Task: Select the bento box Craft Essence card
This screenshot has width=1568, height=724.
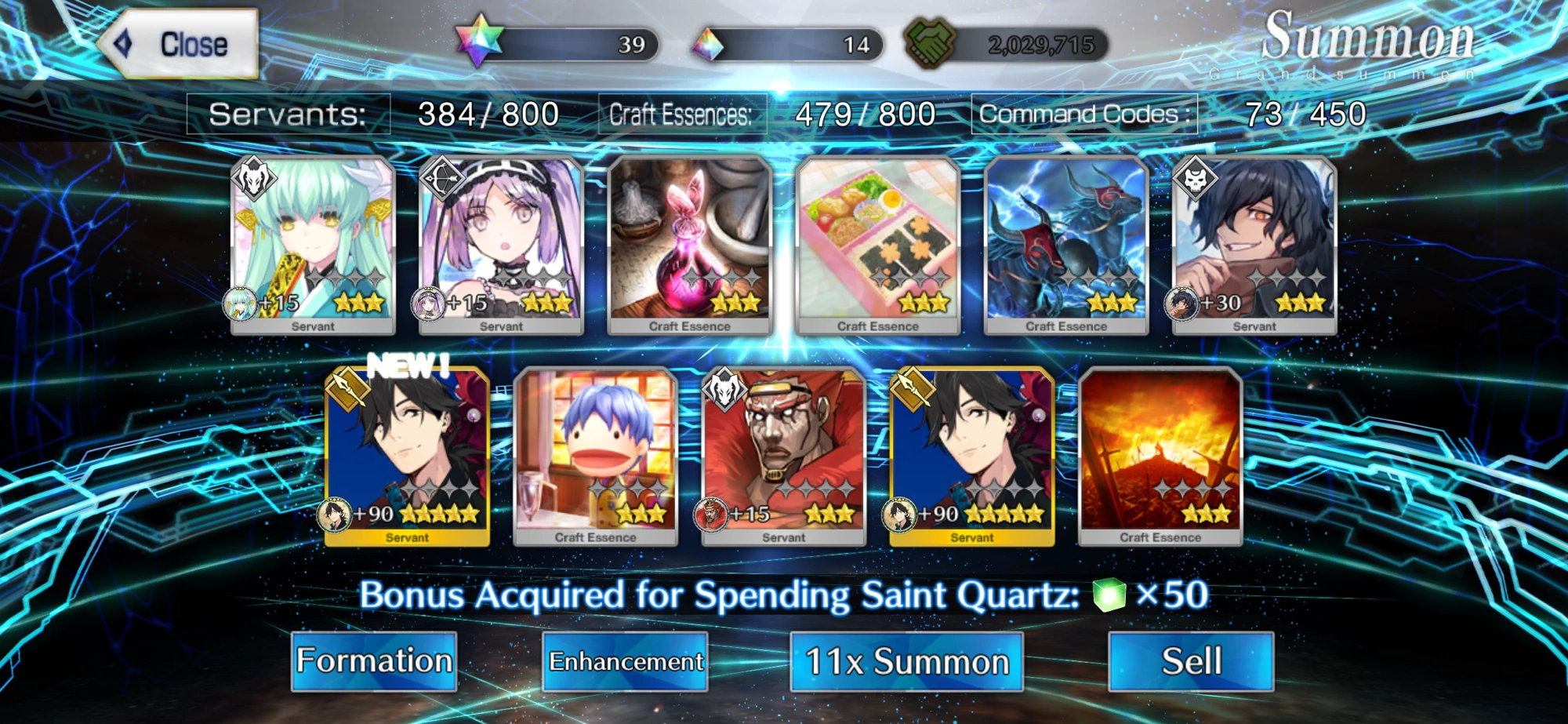Action: 878,243
